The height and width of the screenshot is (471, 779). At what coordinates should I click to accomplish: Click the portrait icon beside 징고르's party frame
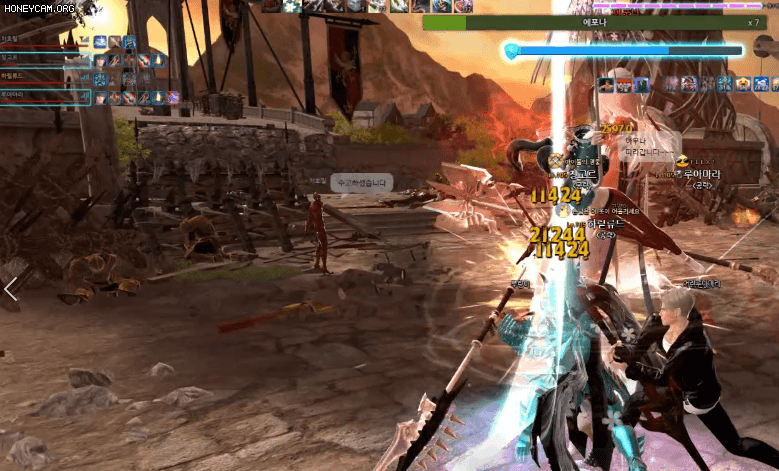(x=100, y=60)
